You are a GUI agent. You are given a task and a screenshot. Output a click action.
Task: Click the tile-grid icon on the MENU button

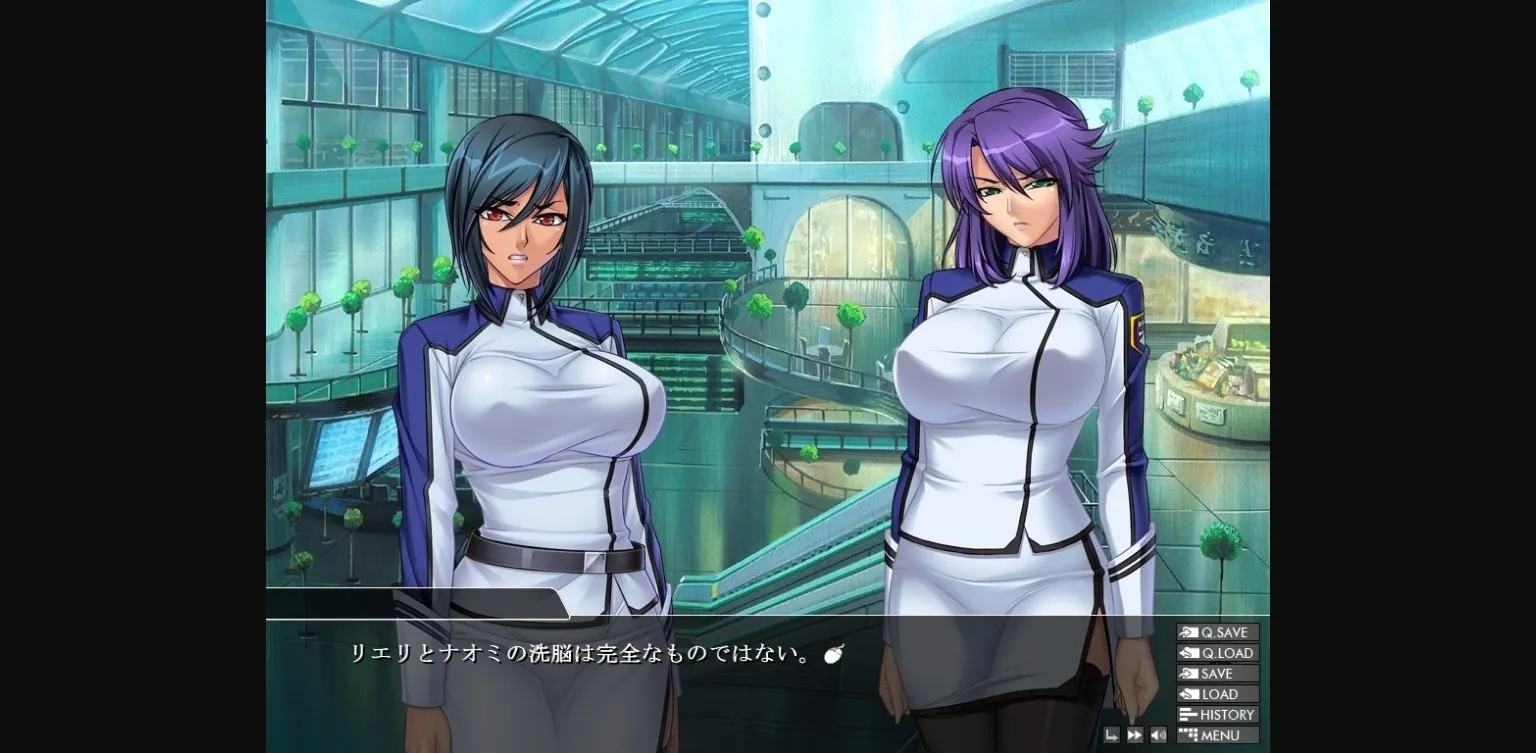click(x=1187, y=735)
